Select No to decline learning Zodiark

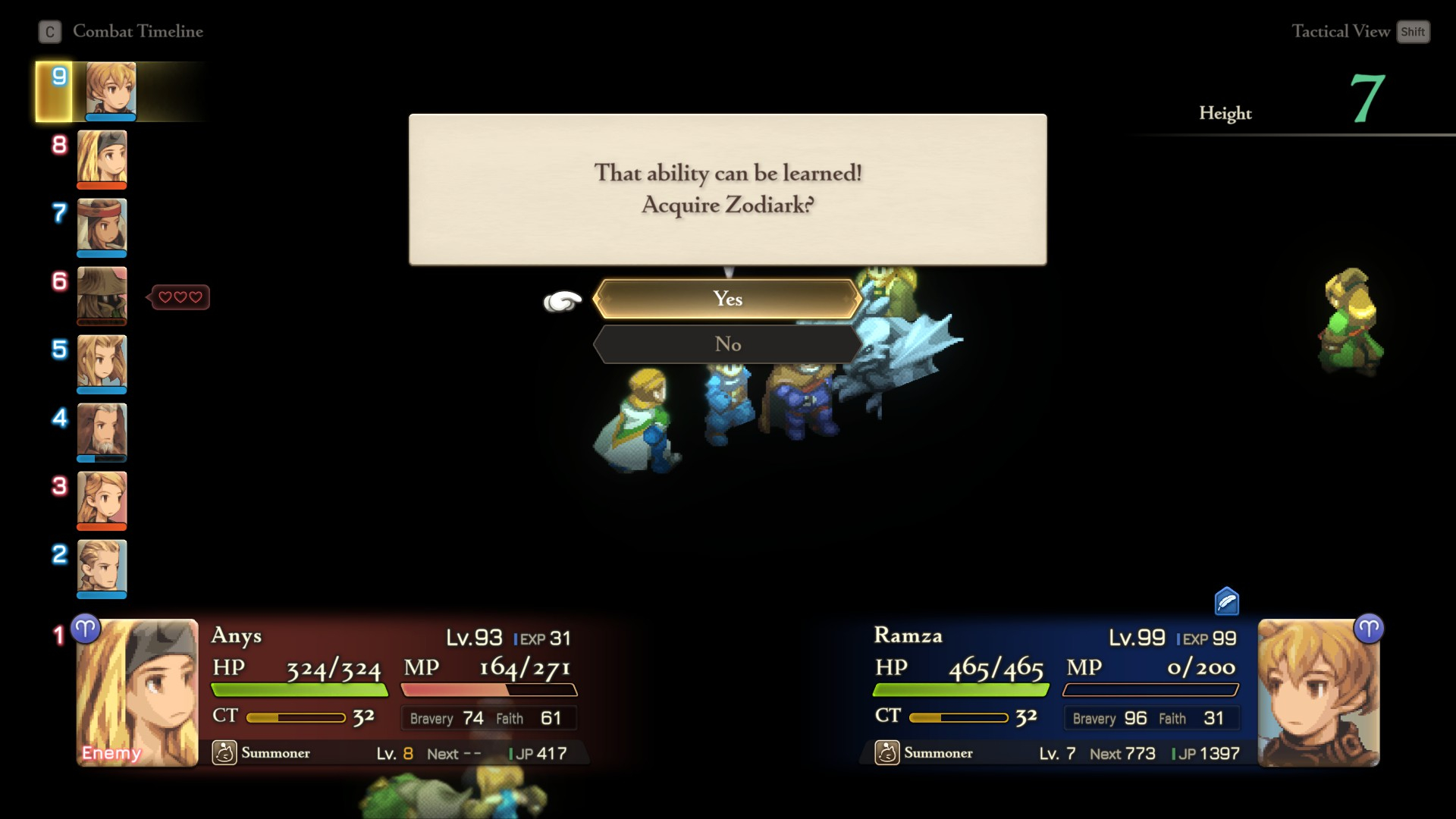tap(727, 344)
